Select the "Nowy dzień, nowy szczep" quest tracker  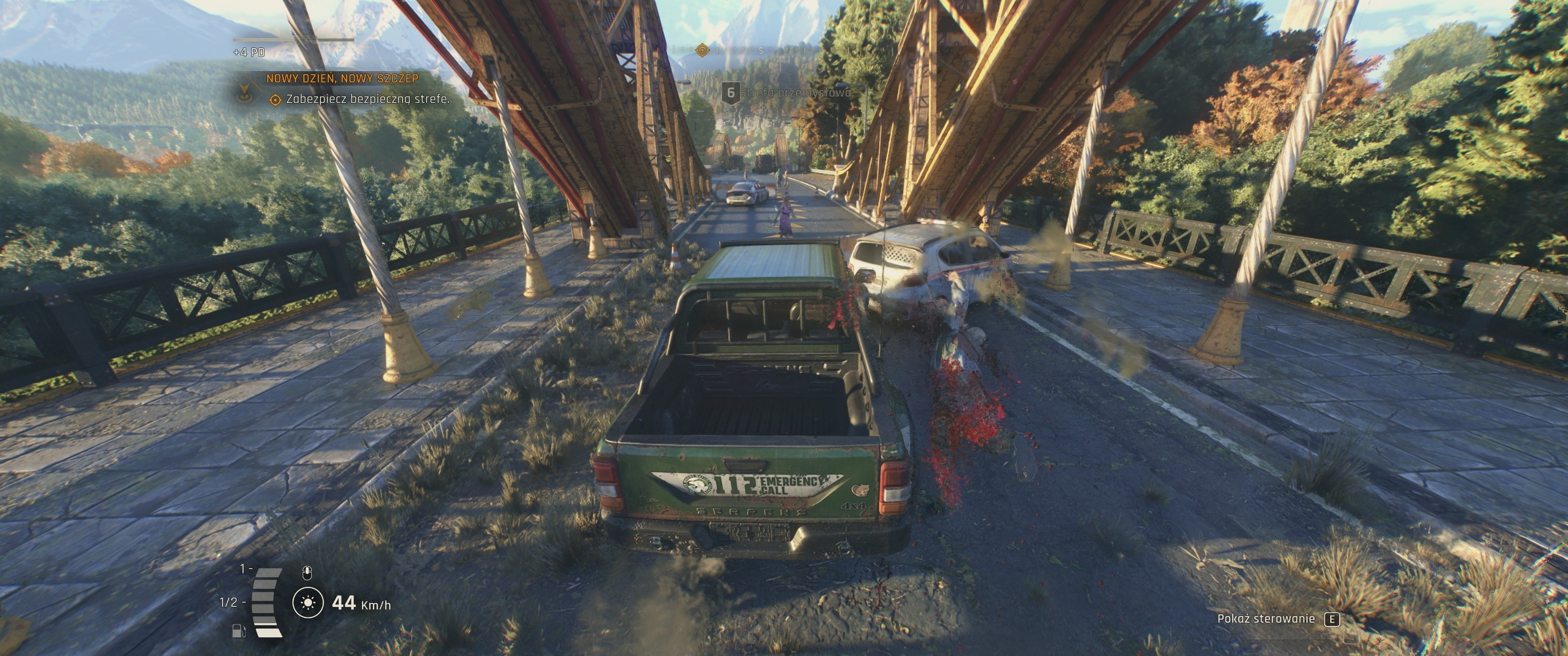[342, 78]
